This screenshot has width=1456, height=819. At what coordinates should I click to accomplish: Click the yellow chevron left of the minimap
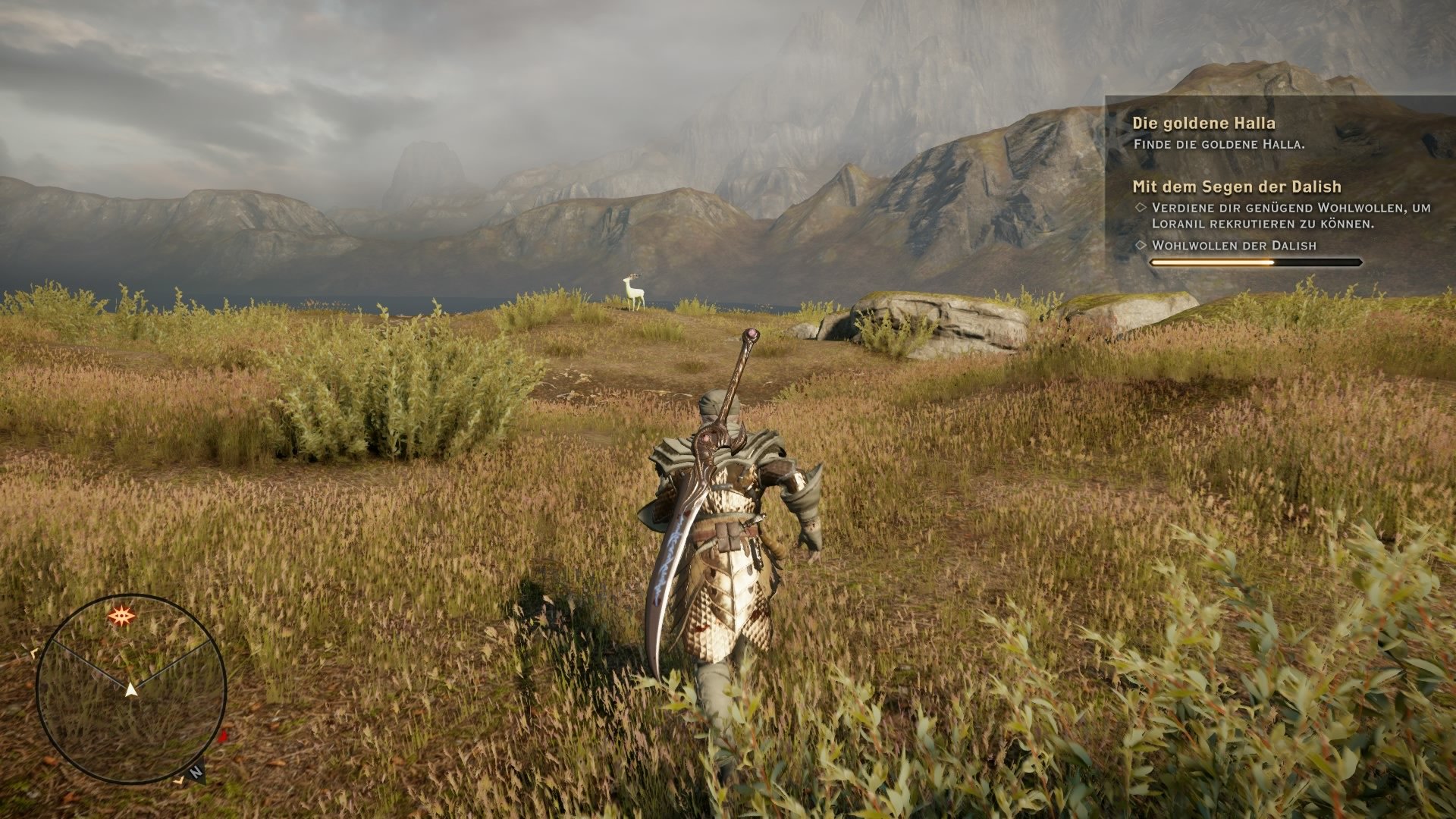click(x=34, y=653)
